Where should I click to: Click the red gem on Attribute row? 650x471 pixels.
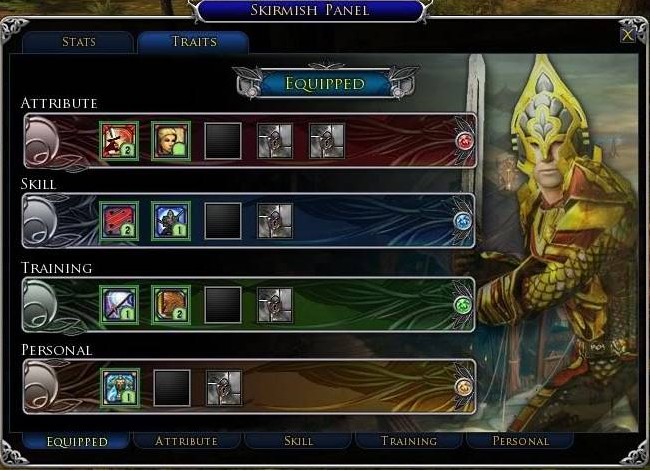tap(463, 141)
